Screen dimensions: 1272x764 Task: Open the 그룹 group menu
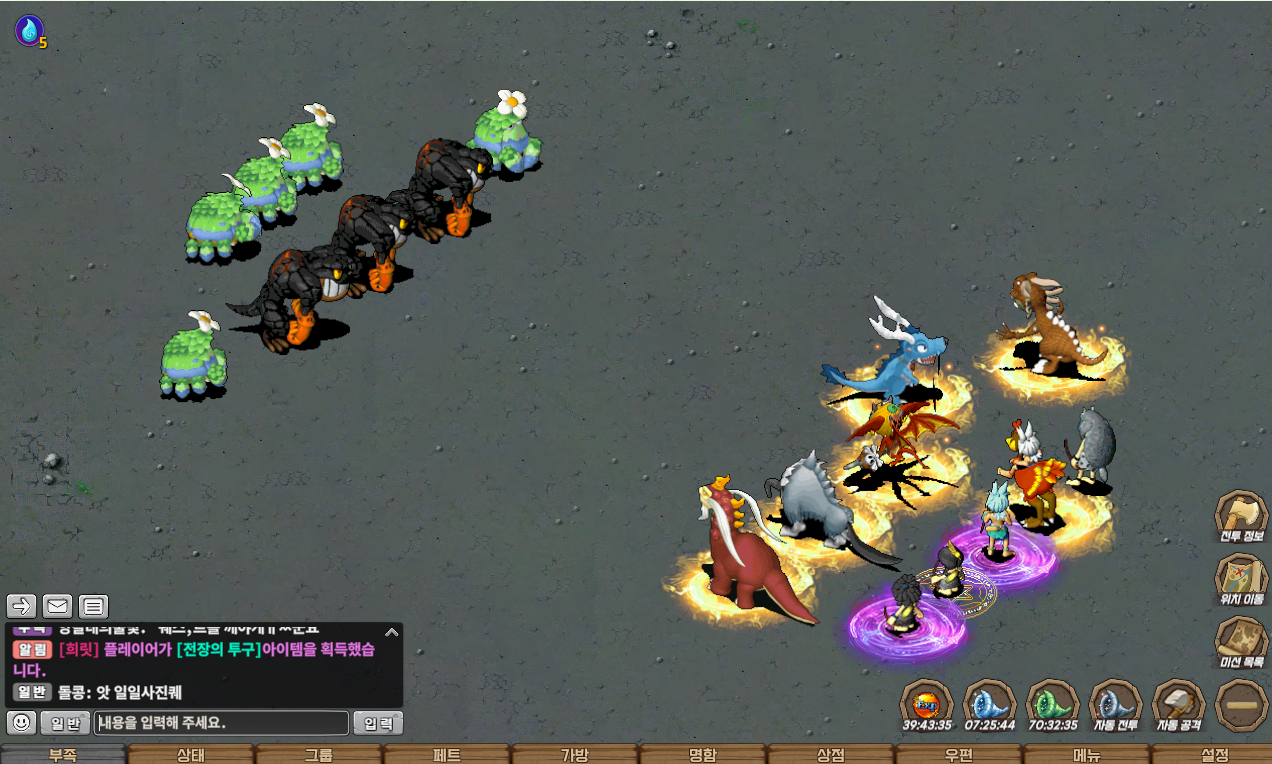click(x=318, y=755)
